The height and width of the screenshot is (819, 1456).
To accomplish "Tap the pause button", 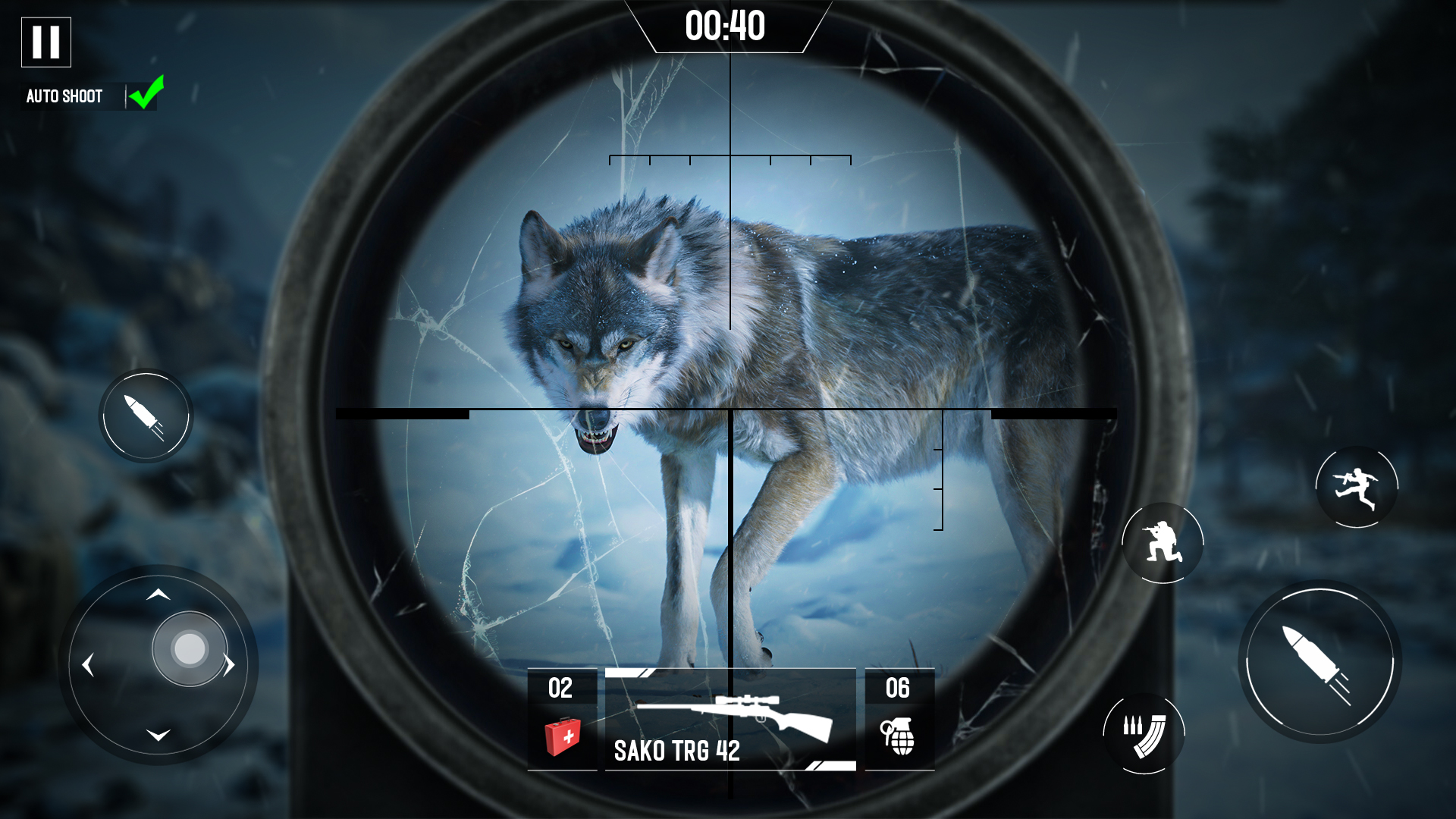I will [45, 43].
